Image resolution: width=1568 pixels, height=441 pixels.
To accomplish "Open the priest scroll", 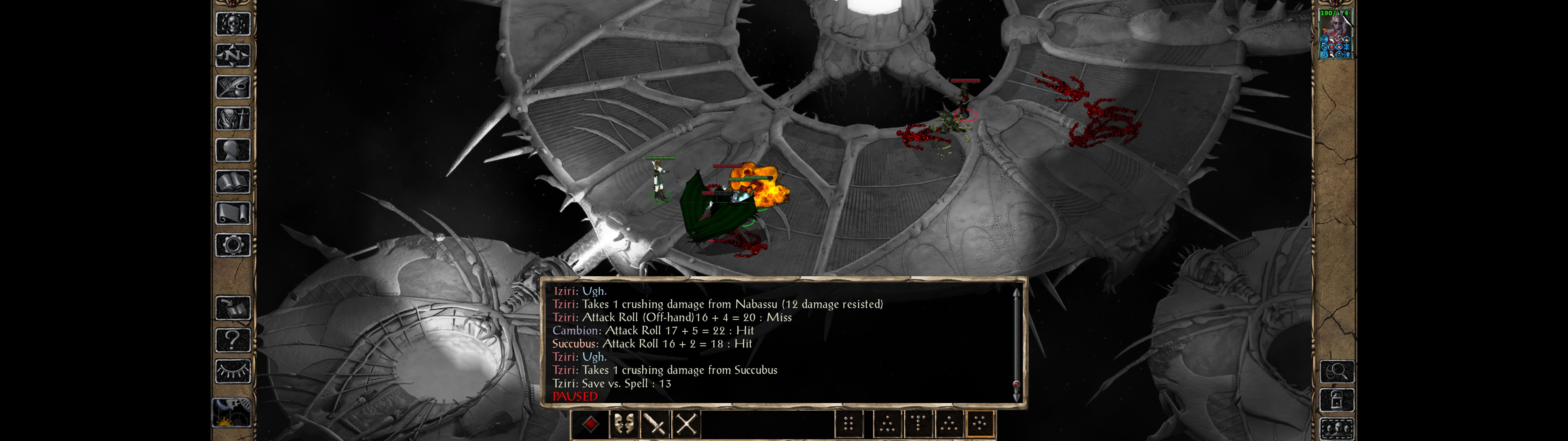I will coord(233,214).
